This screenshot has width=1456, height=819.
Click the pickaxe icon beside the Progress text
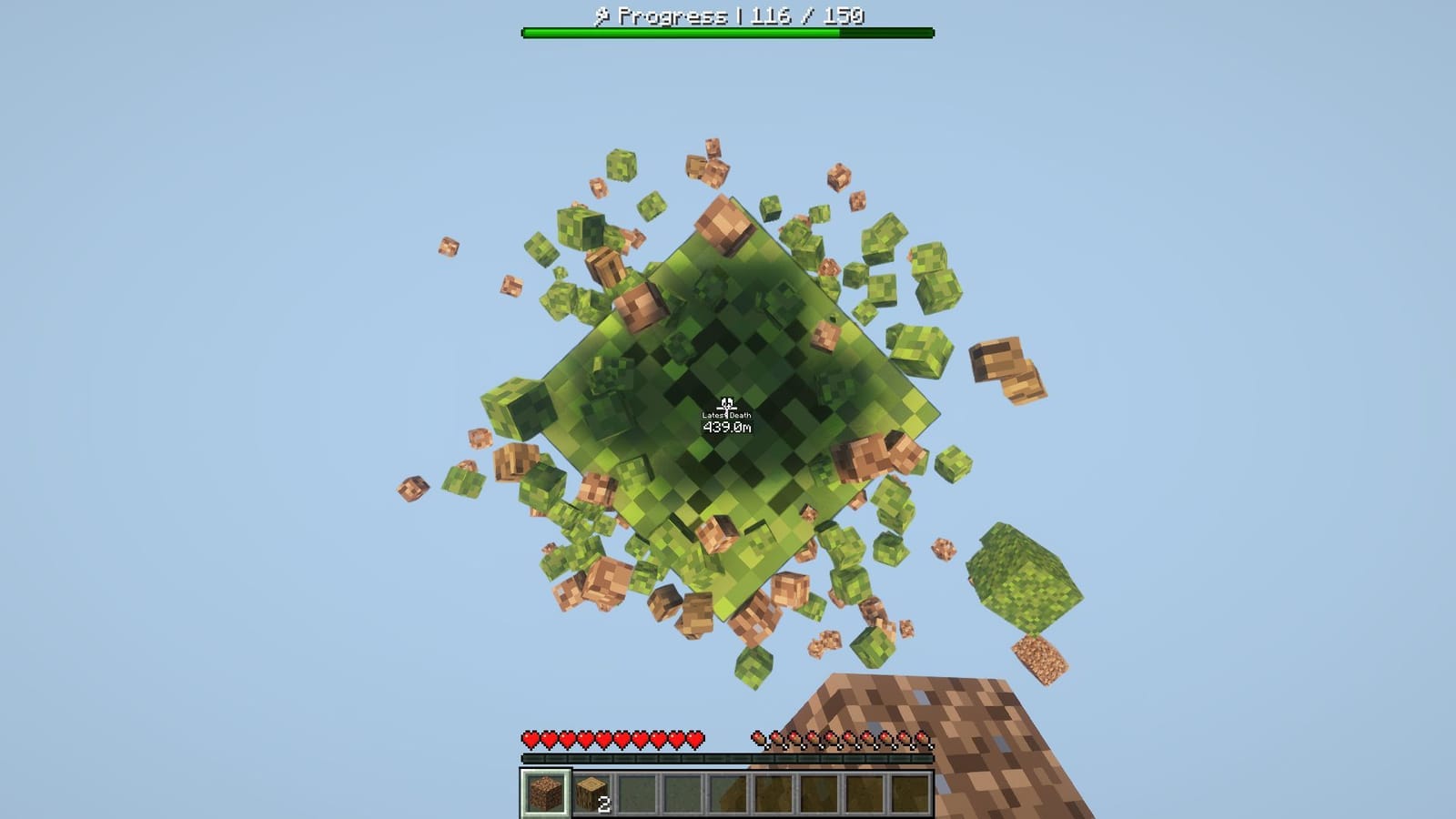[602, 15]
